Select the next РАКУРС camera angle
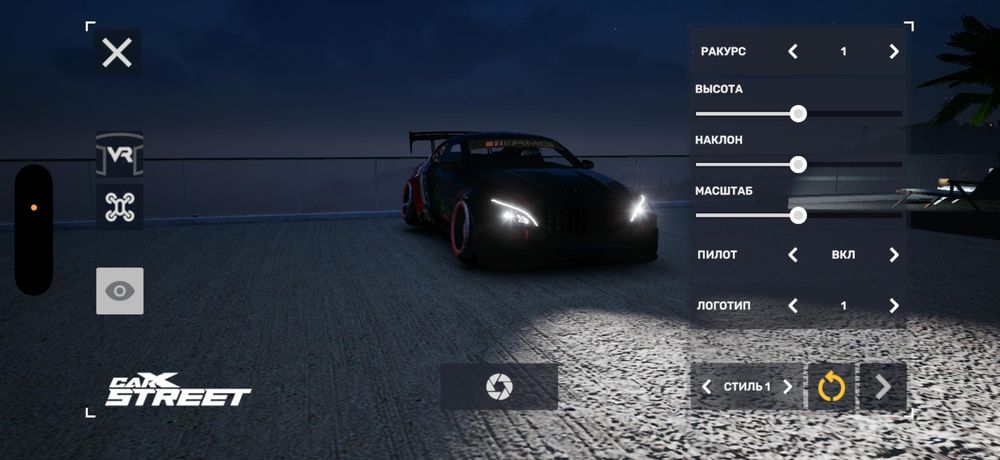1000x460 pixels. click(893, 51)
